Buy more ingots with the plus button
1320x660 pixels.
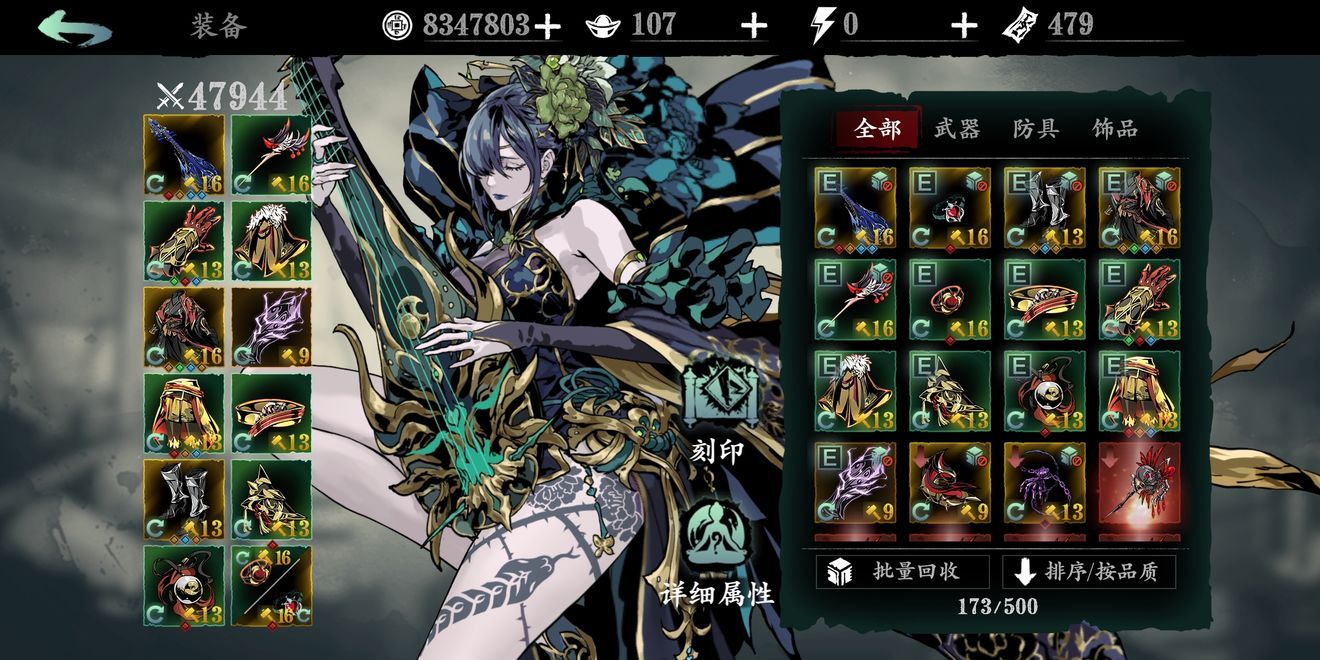[x=754, y=26]
